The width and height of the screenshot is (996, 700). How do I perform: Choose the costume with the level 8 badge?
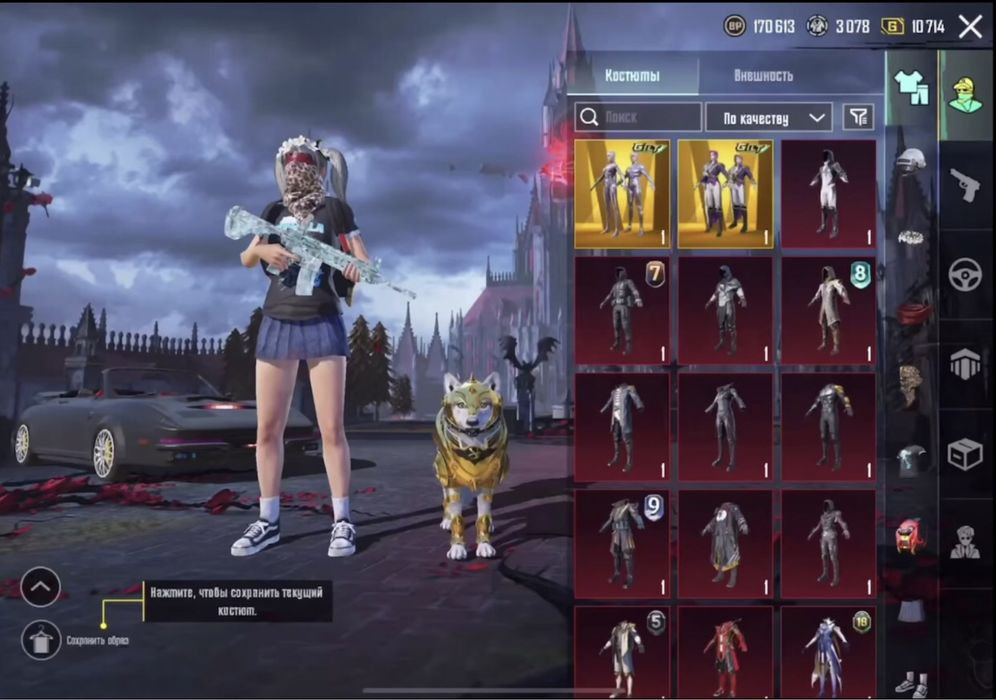[x=828, y=310]
